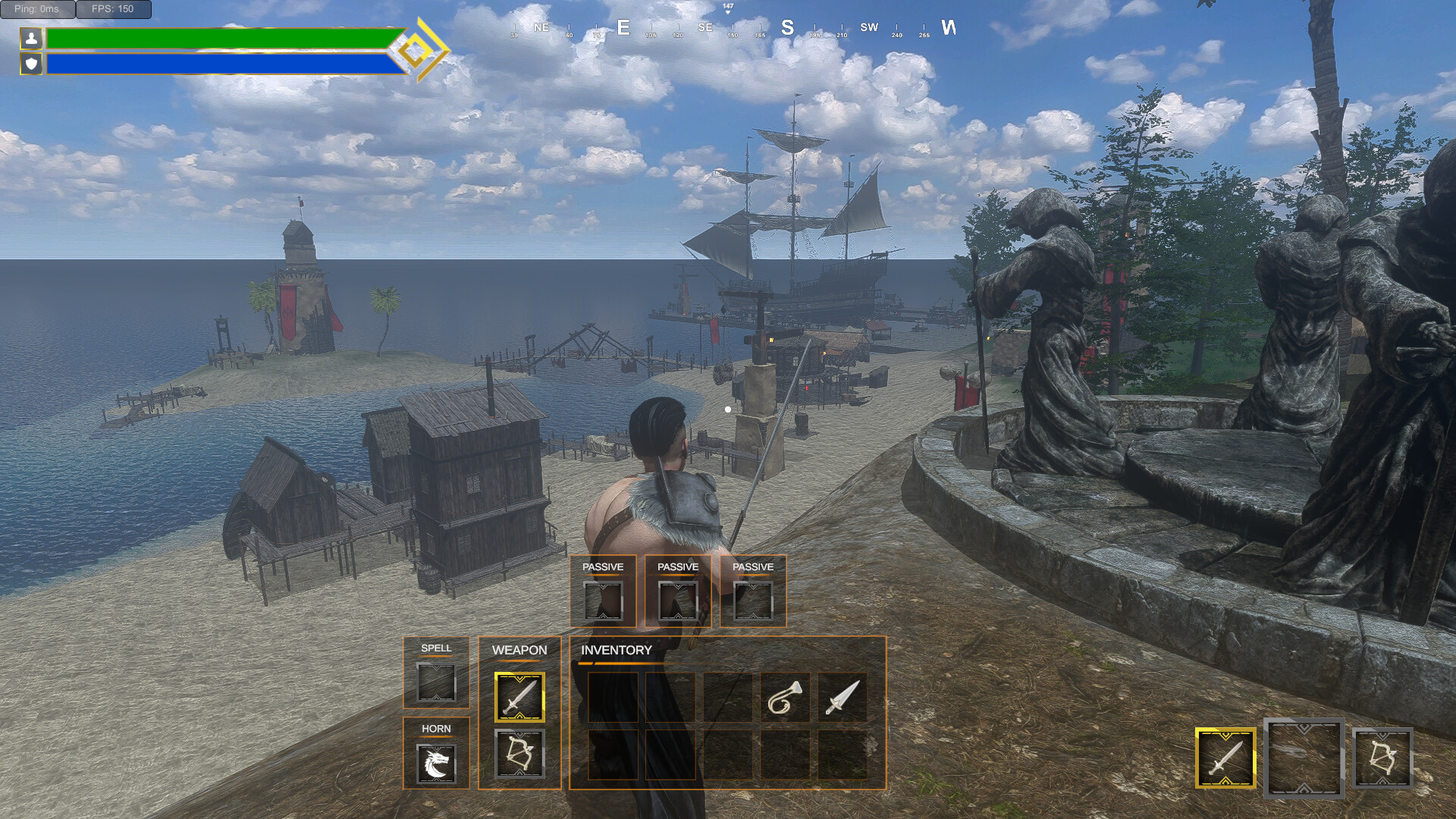Select the sword in the Weapon panel
The image size is (1456, 819).
(519, 697)
